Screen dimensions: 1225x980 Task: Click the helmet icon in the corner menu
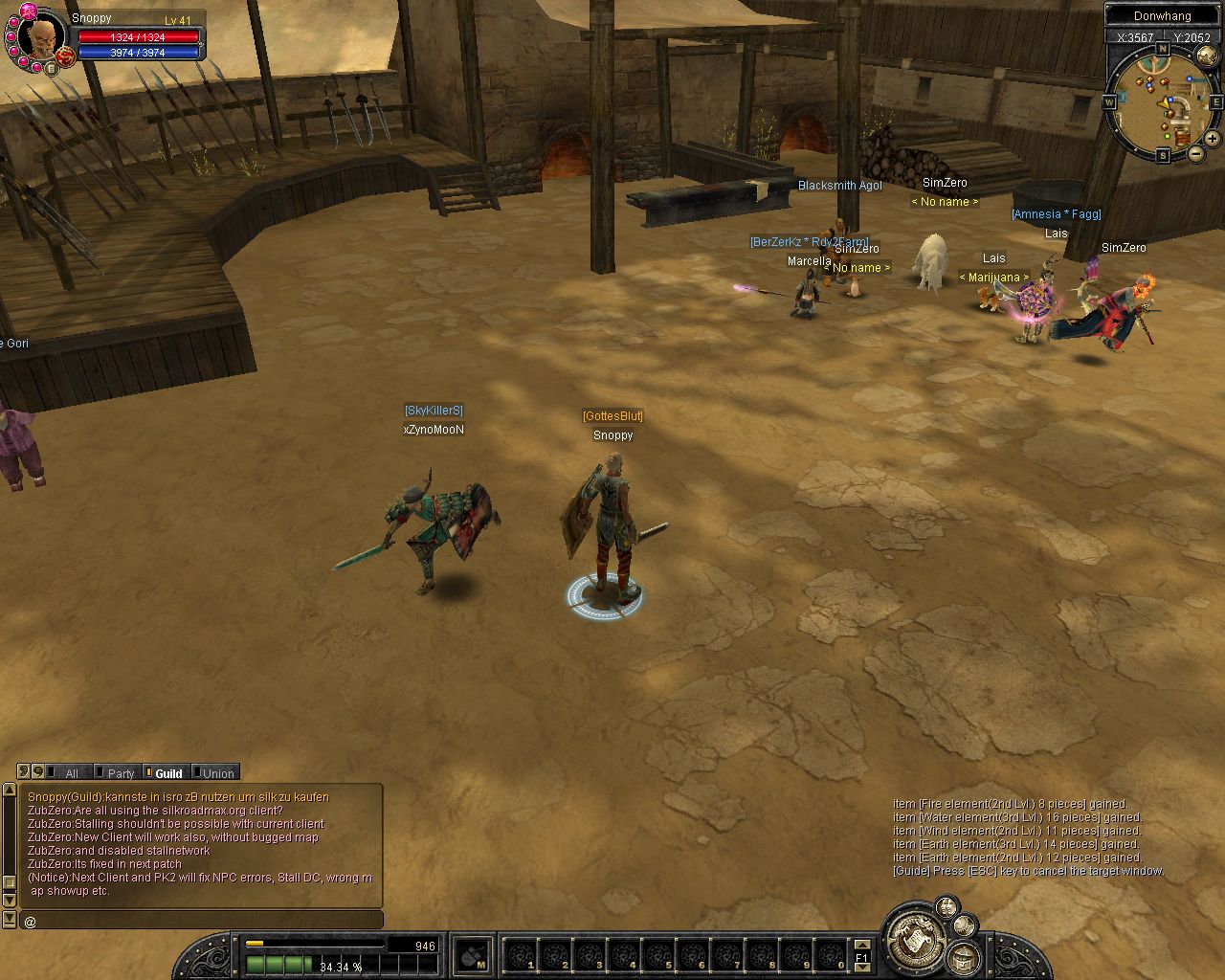coord(963,956)
